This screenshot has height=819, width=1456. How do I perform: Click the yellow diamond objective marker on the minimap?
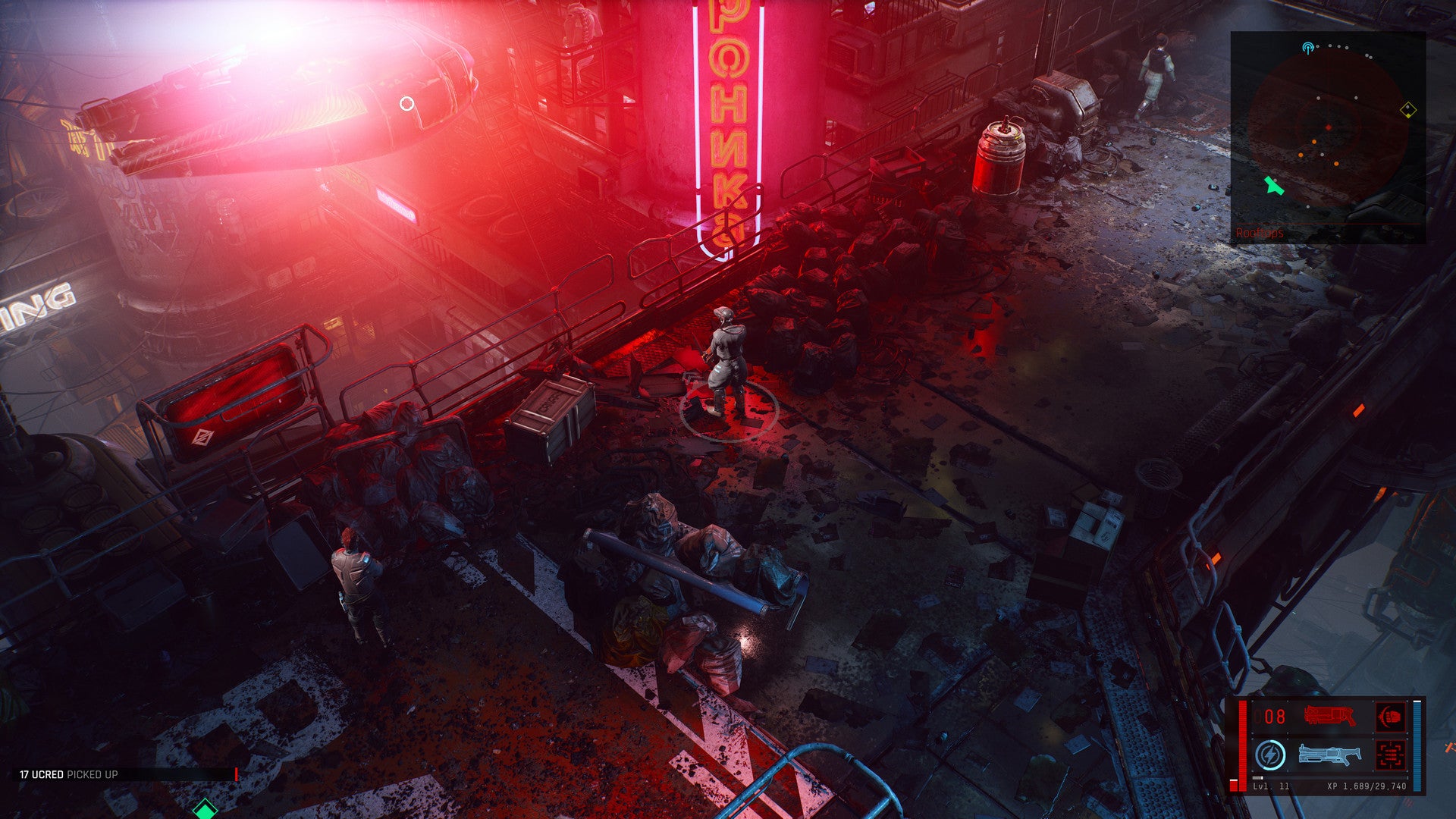[1408, 109]
